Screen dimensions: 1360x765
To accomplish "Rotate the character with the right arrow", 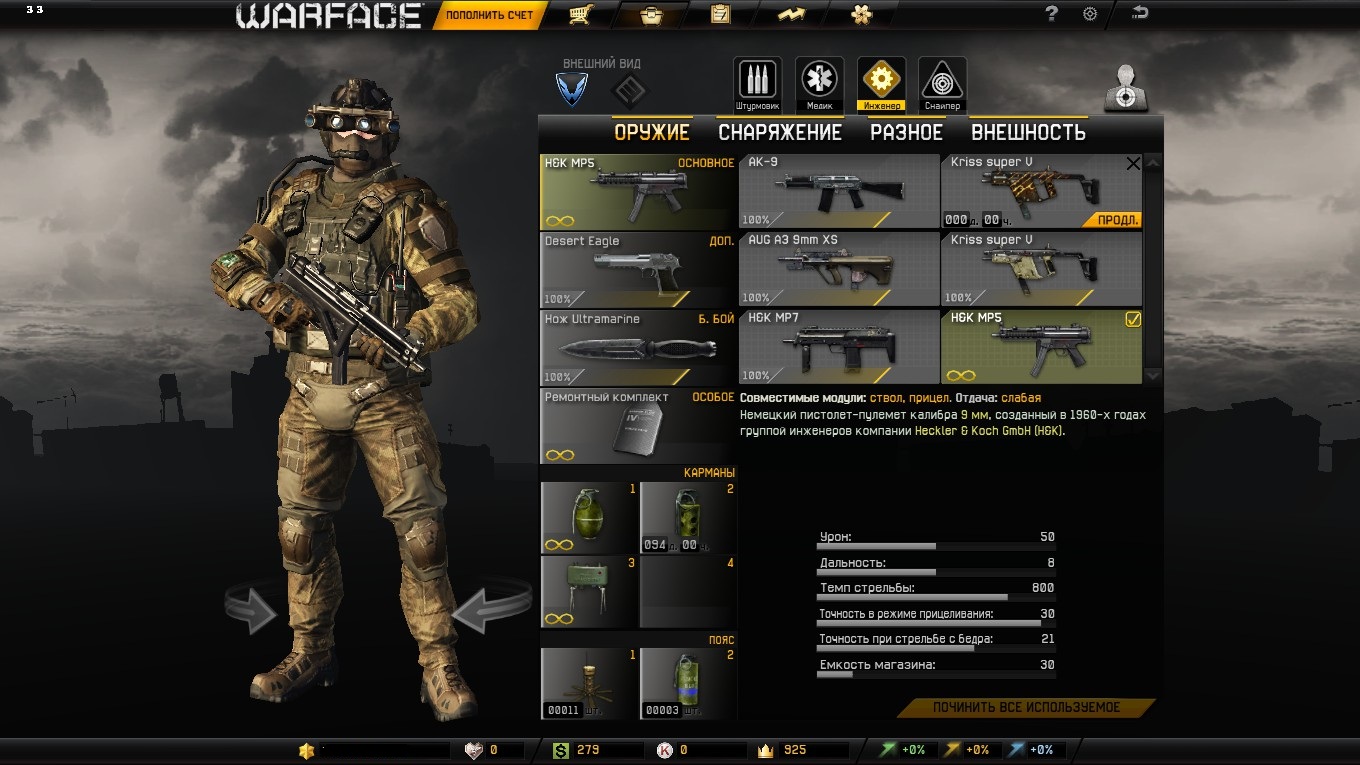I will click(490, 608).
